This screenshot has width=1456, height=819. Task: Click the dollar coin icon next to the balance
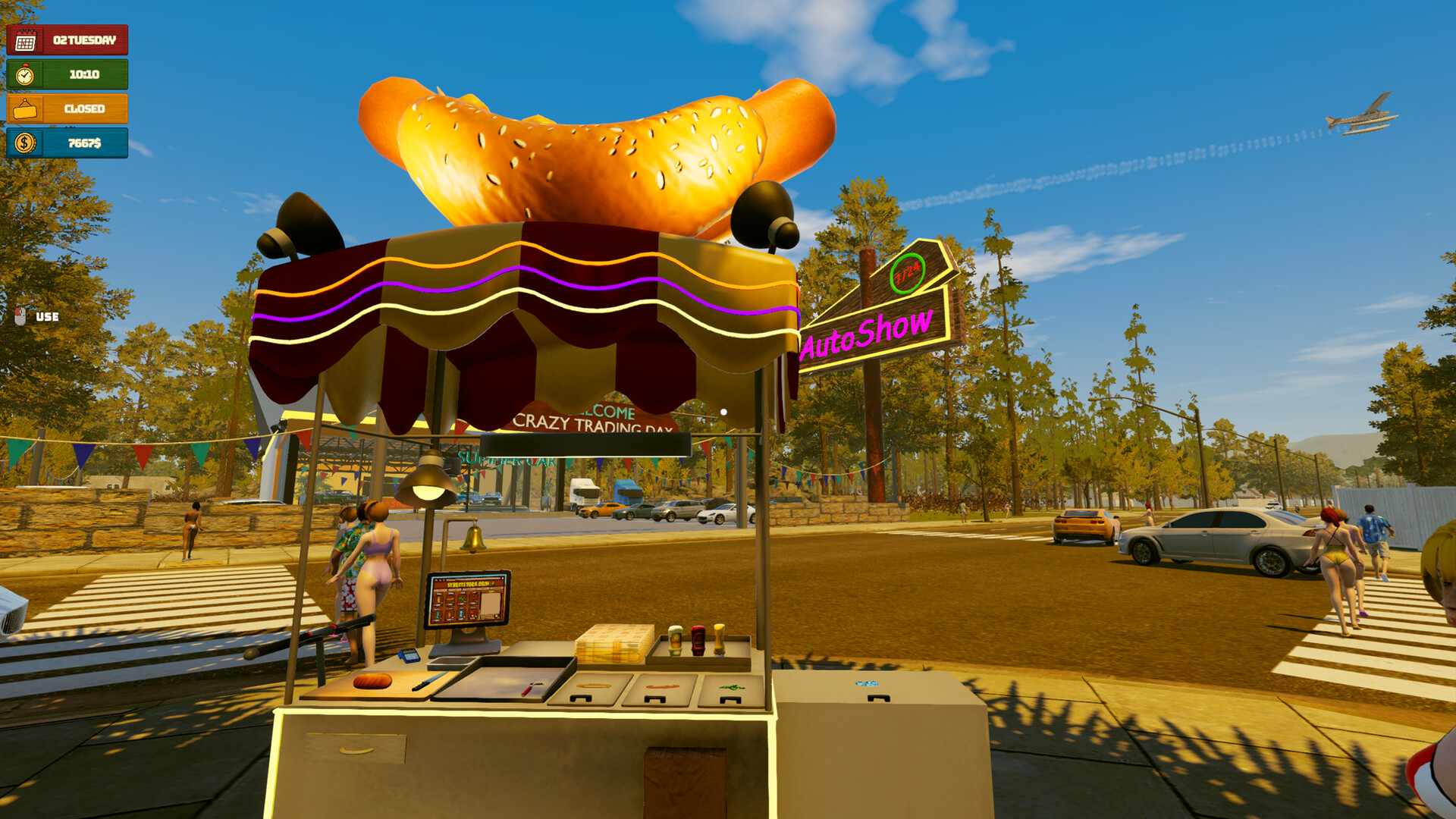[25, 146]
